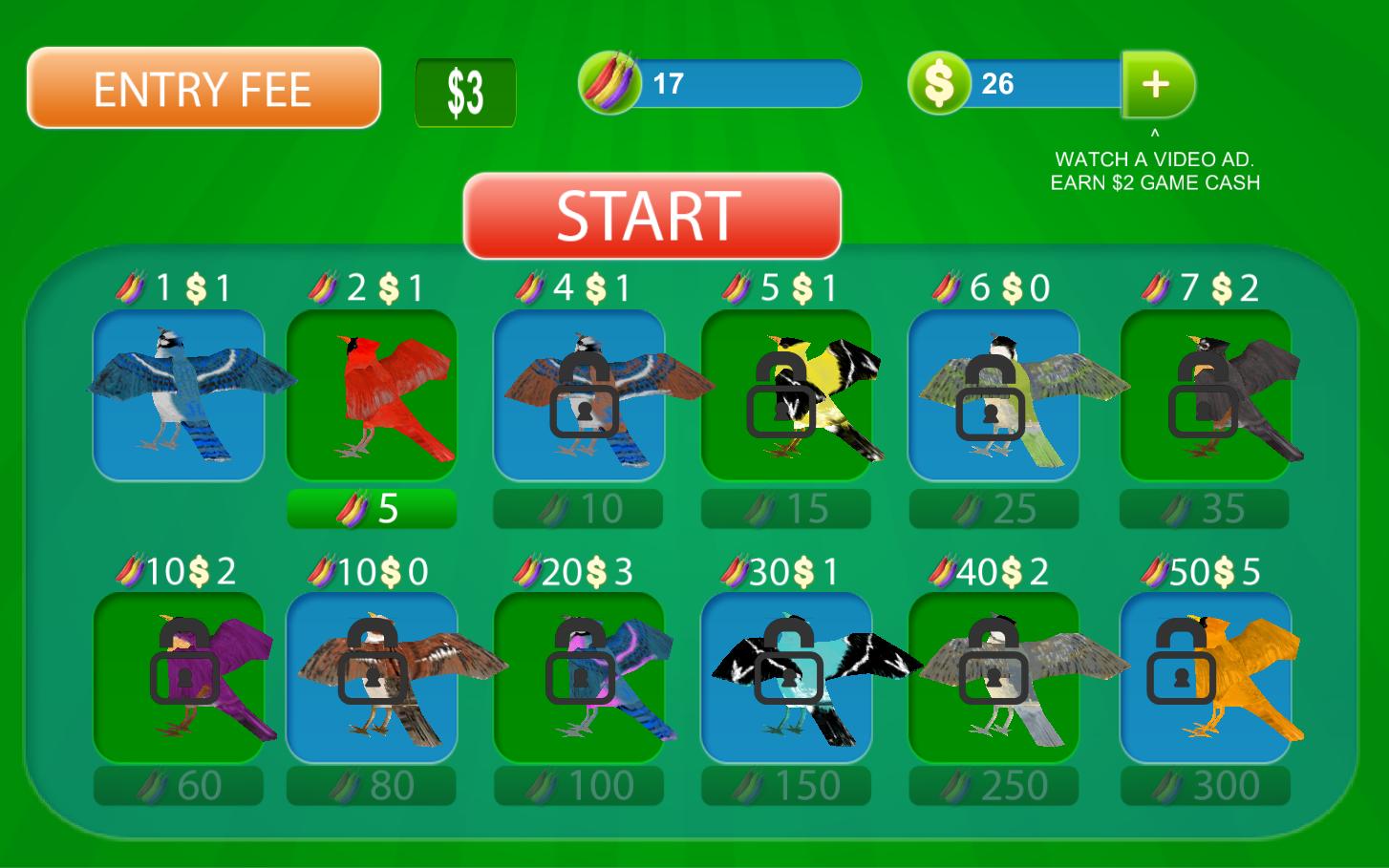The image size is (1389, 868).
Task: Click the 150 chili price tag
Action: click(785, 785)
